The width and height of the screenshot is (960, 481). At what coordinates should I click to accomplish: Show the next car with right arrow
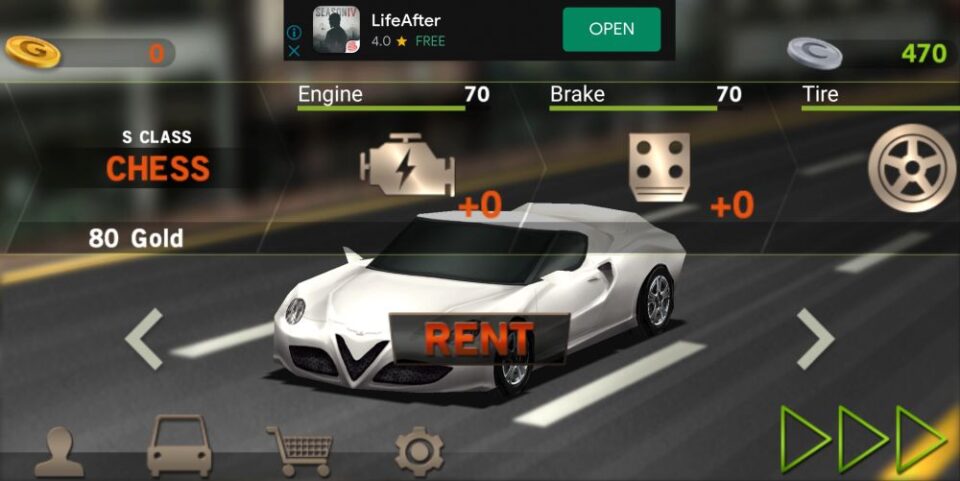point(815,339)
